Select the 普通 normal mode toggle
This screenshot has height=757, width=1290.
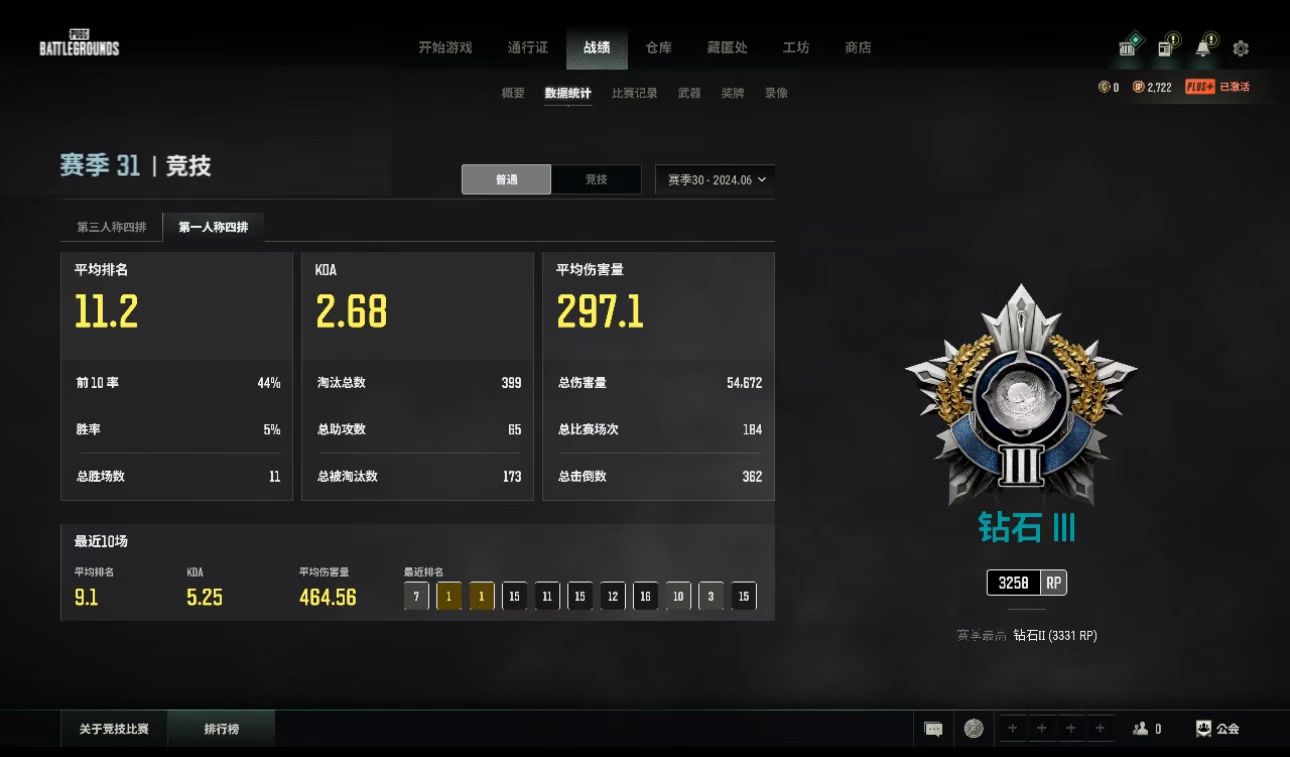click(506, 180)
